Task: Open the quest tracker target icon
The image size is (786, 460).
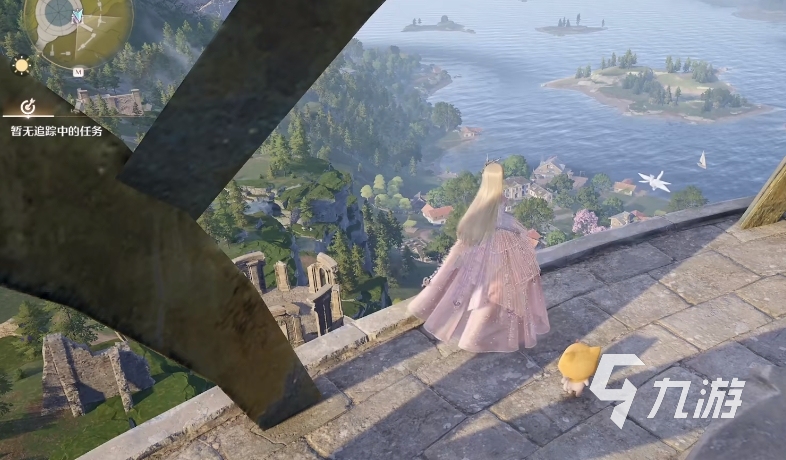Action: click(x=28, y=106)
